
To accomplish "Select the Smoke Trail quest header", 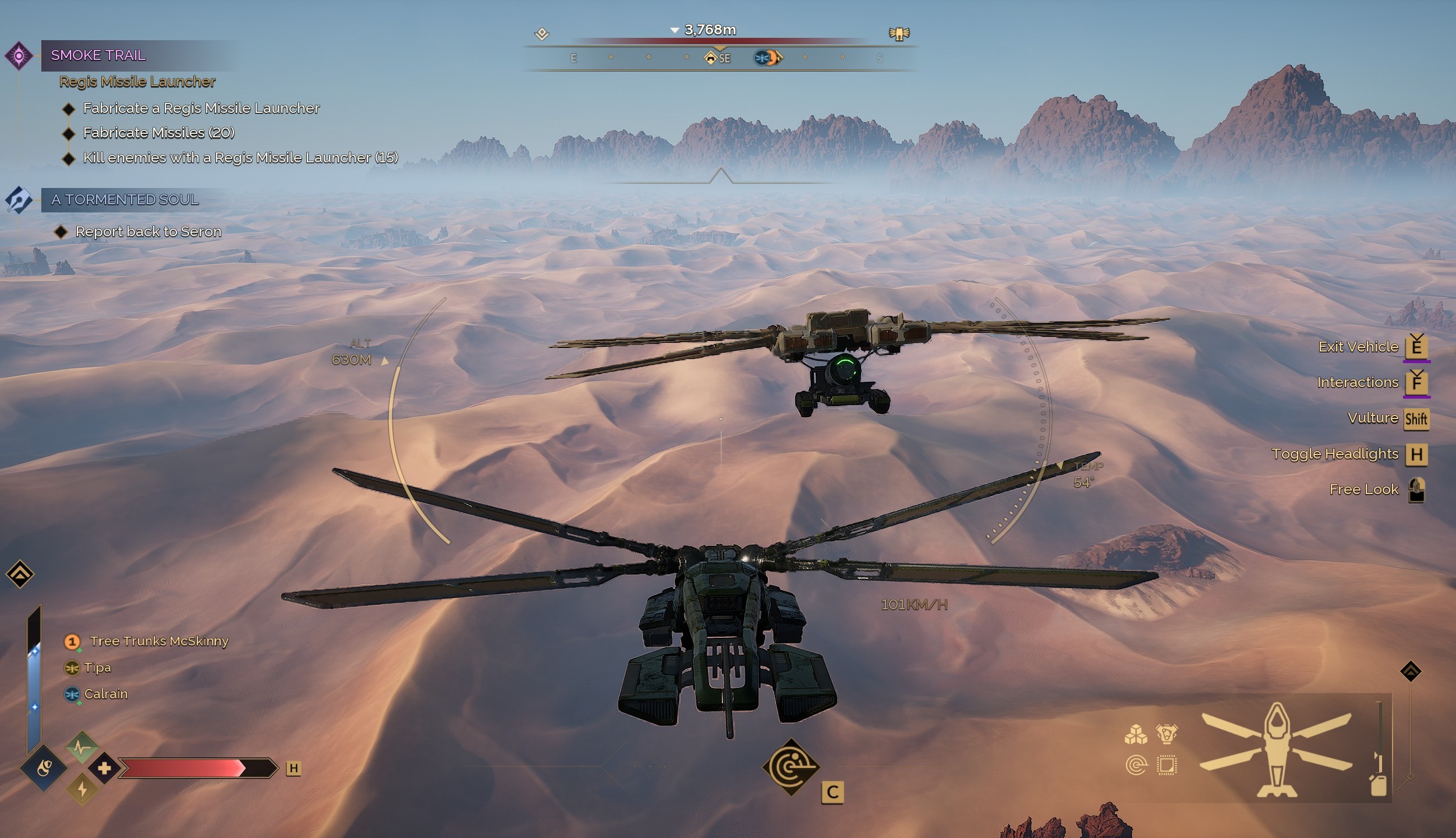I will tap(98, 55).
